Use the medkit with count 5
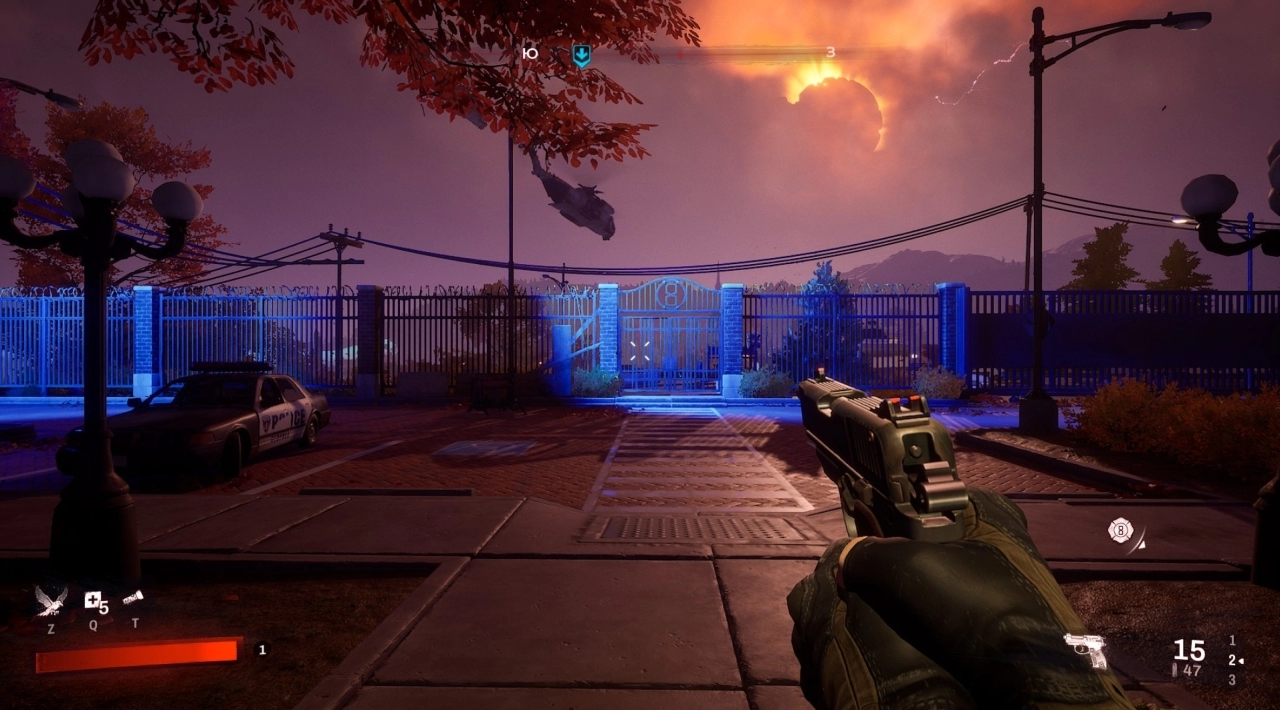 pyautogui.click(x=93, y=600)
